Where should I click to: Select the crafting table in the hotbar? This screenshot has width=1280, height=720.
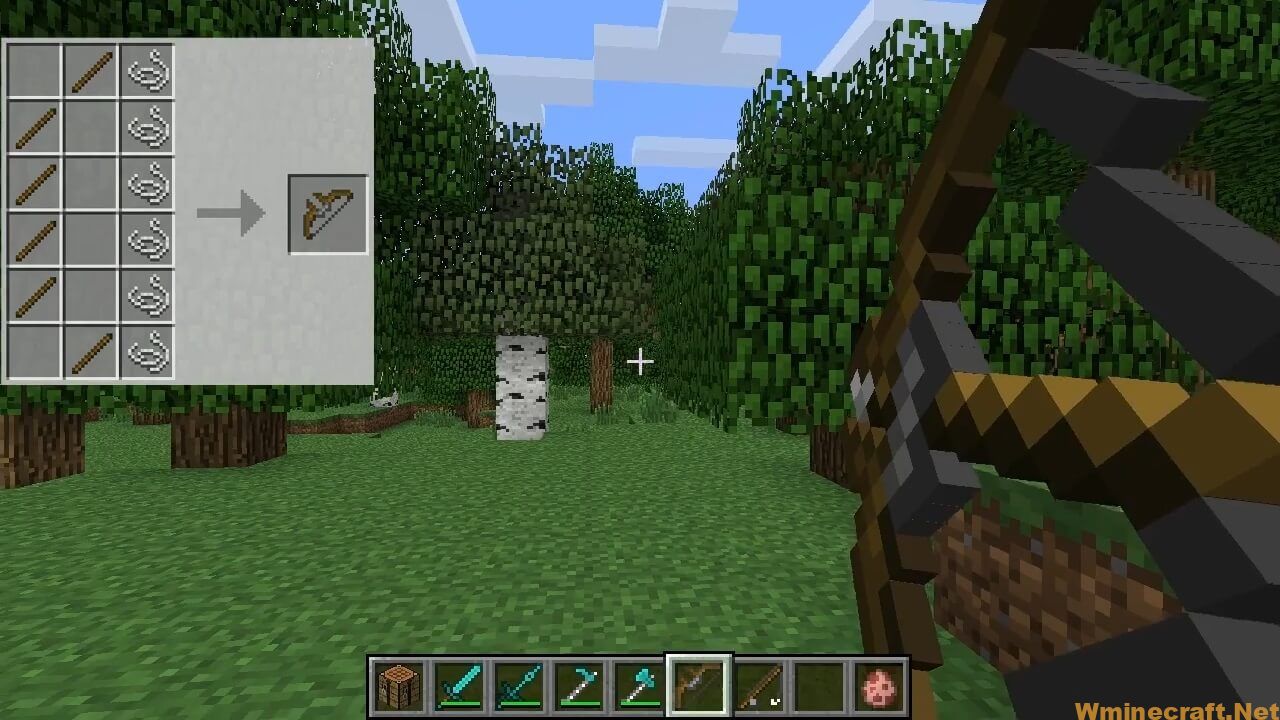(398, 688)
